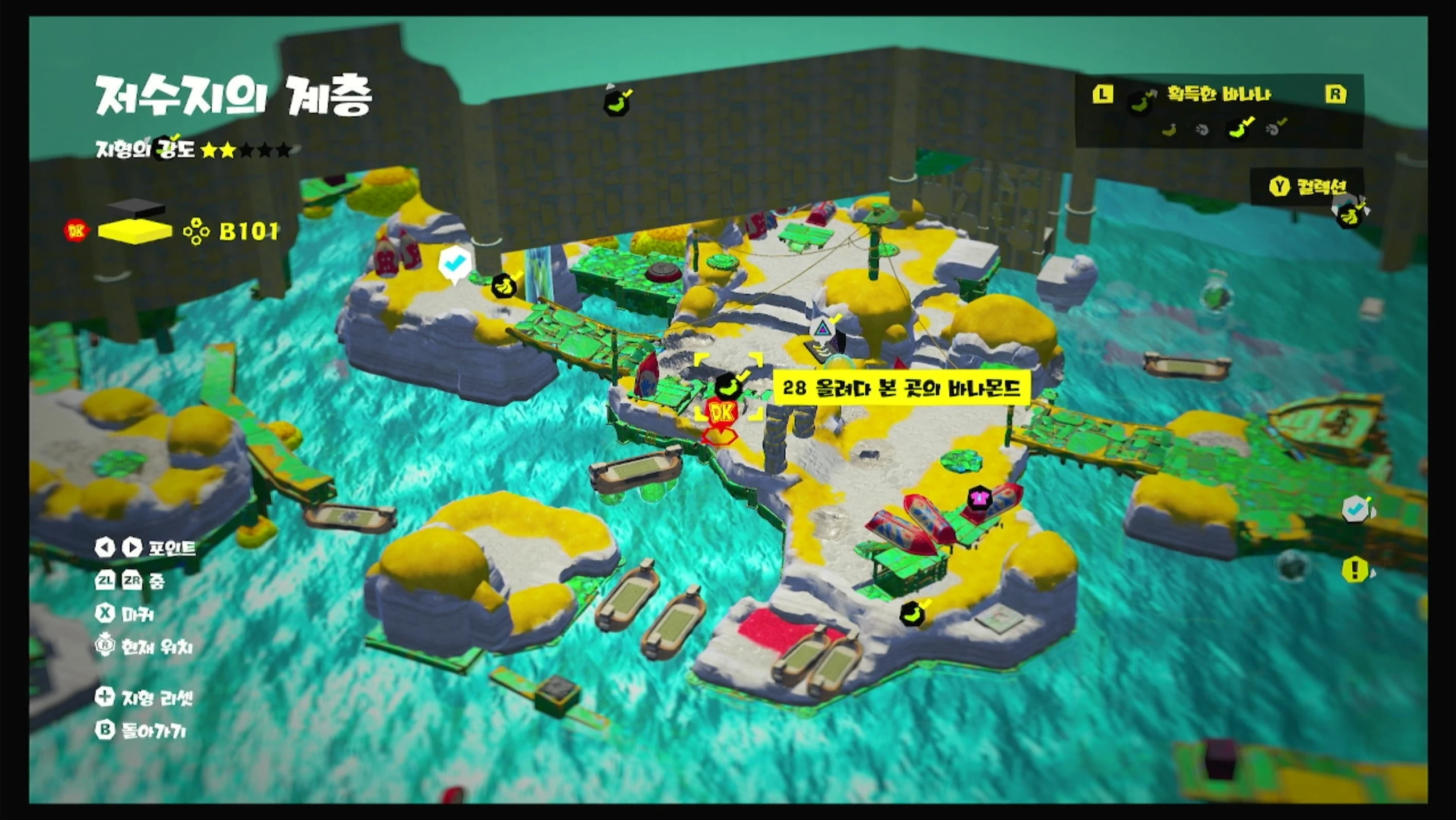This screenshot has width=1456, height=820.
Task: Click the white speech-bubble checkpoint marker
Action: (x=455, y=265)
